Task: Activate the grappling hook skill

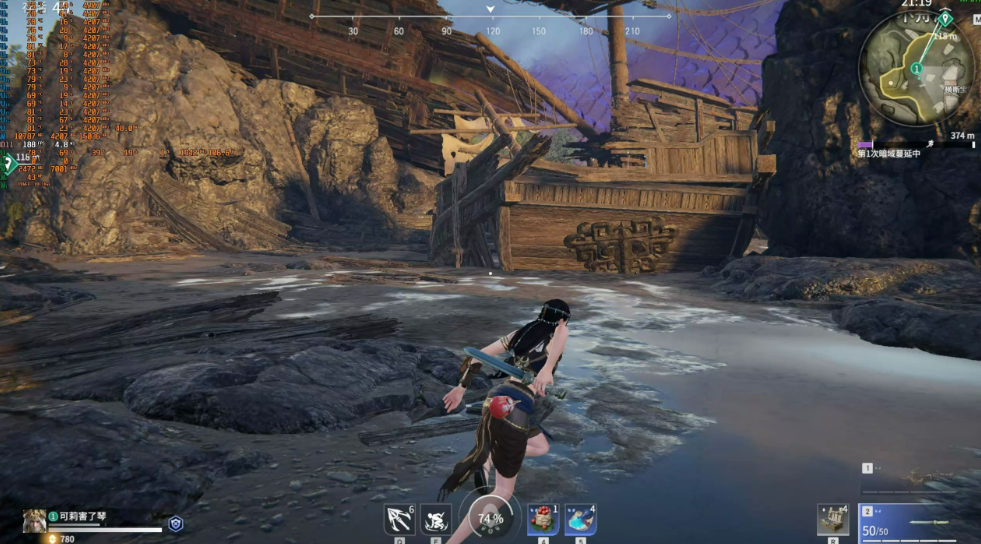Action: click(400, 519)
